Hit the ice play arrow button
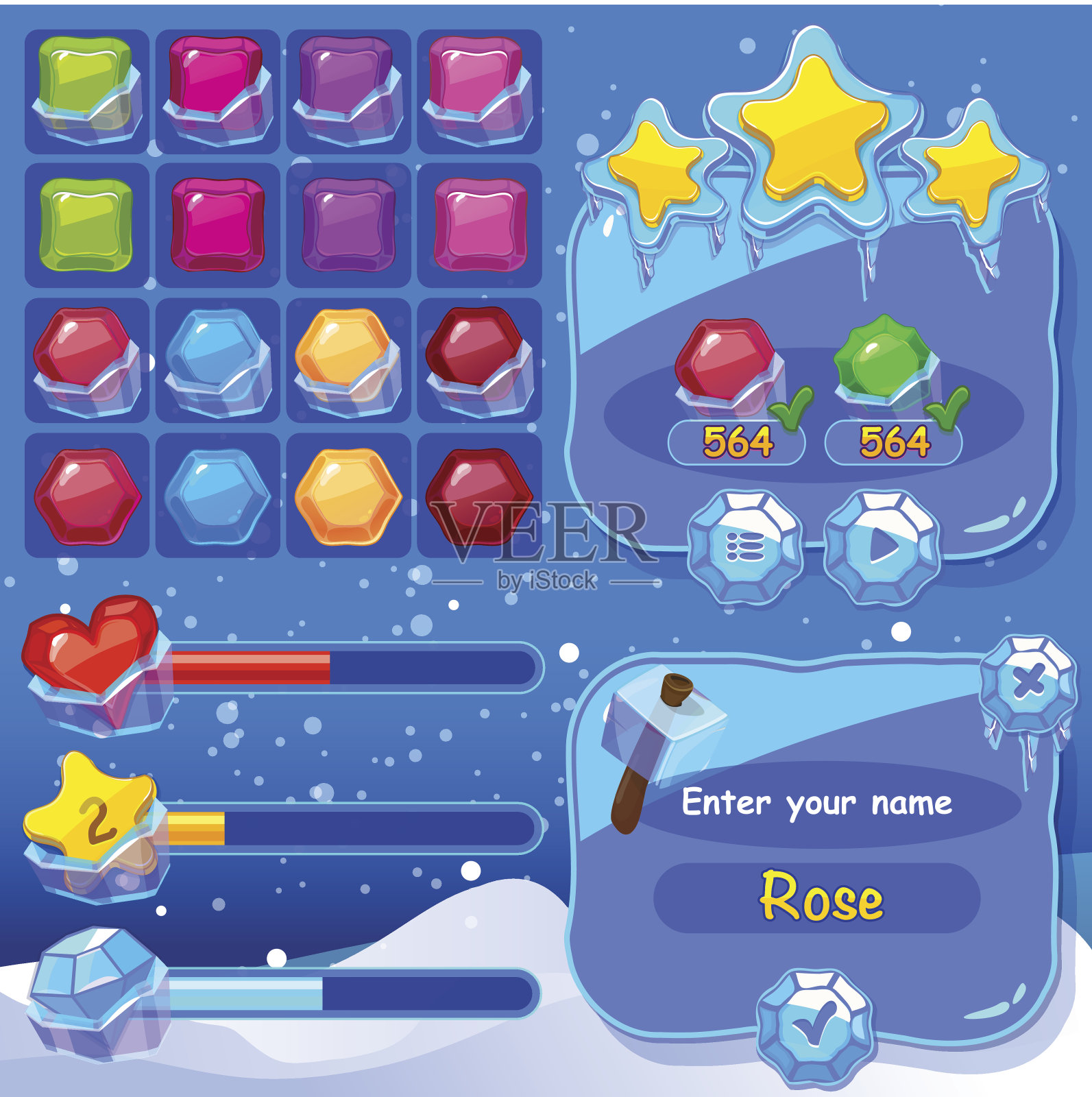 pos(882,547)
